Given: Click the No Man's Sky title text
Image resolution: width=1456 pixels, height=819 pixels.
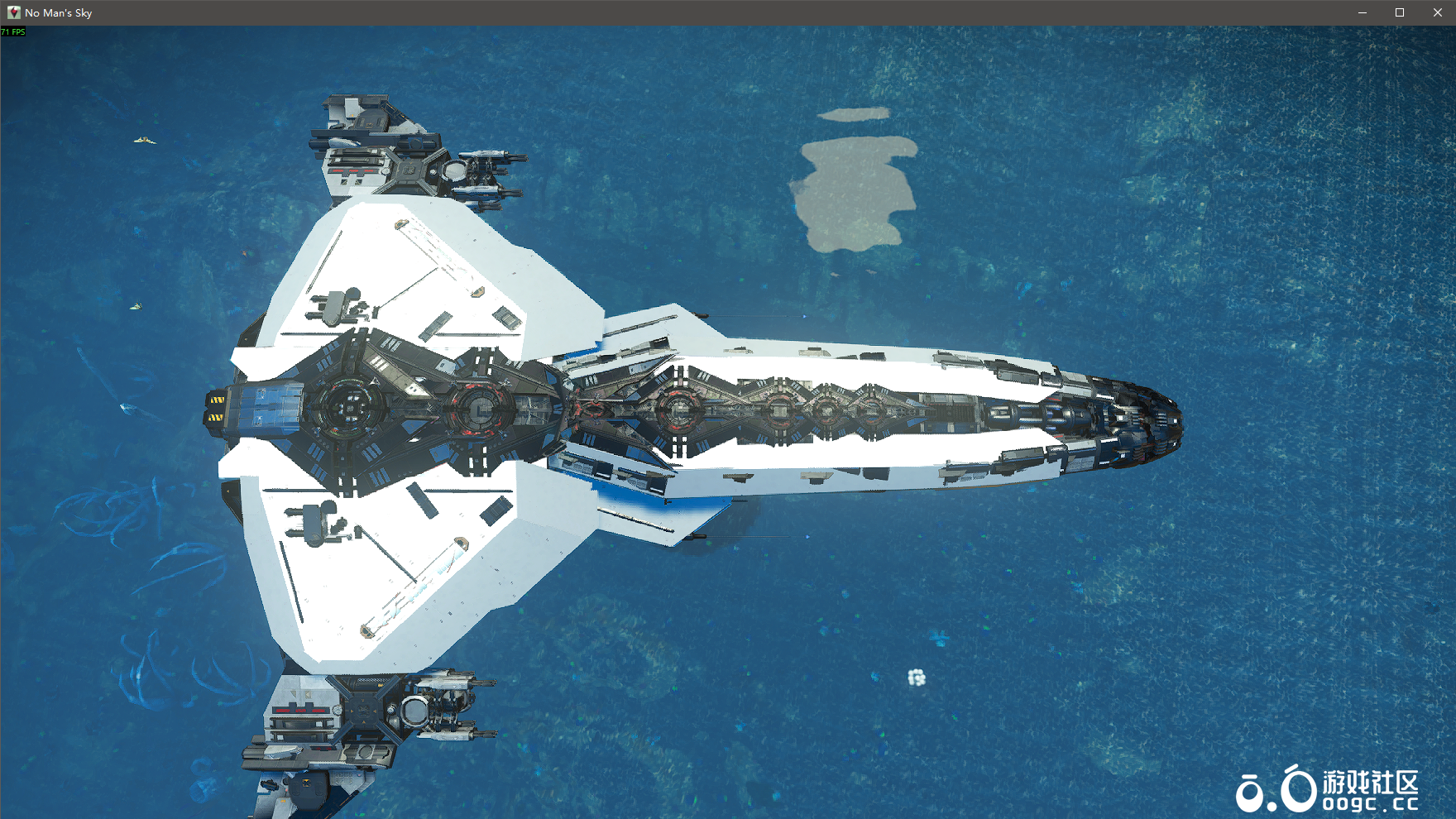Looking at the screenshot, I should coord(57,12).
